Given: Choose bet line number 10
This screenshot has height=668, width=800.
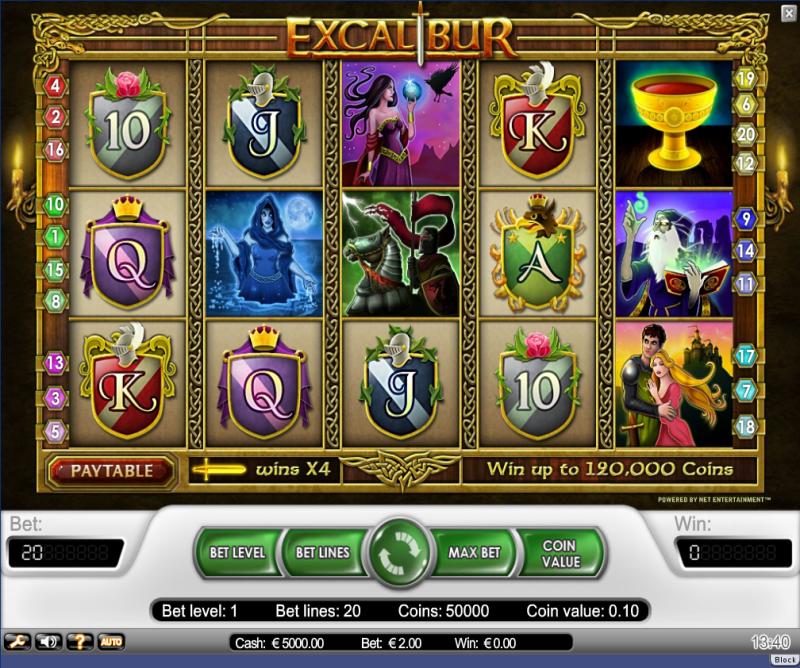Looking at the screenshot, I should tap(55, 205).
